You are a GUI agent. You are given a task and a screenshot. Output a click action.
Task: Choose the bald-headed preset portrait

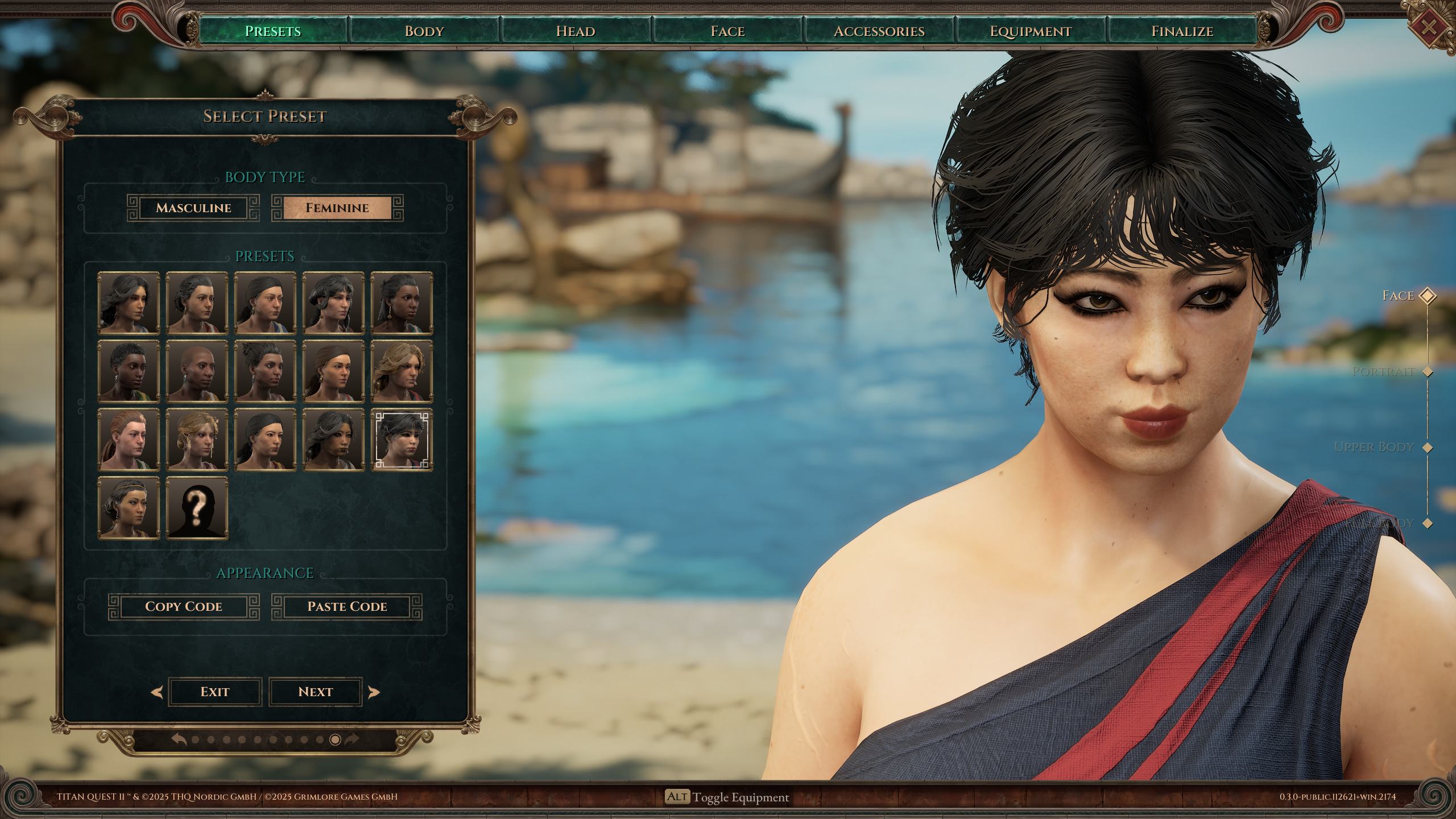coord(197,371)
